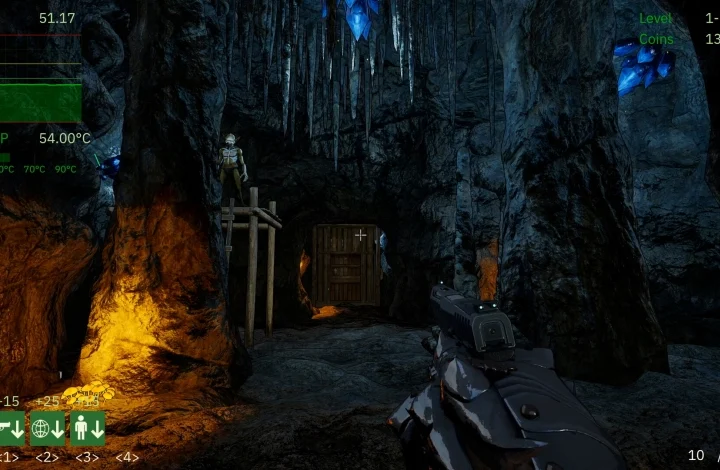The height and width of the screenshot is (470, 720).
Task: Activate the globe with down arrow icon
Action: pos(47,429)
